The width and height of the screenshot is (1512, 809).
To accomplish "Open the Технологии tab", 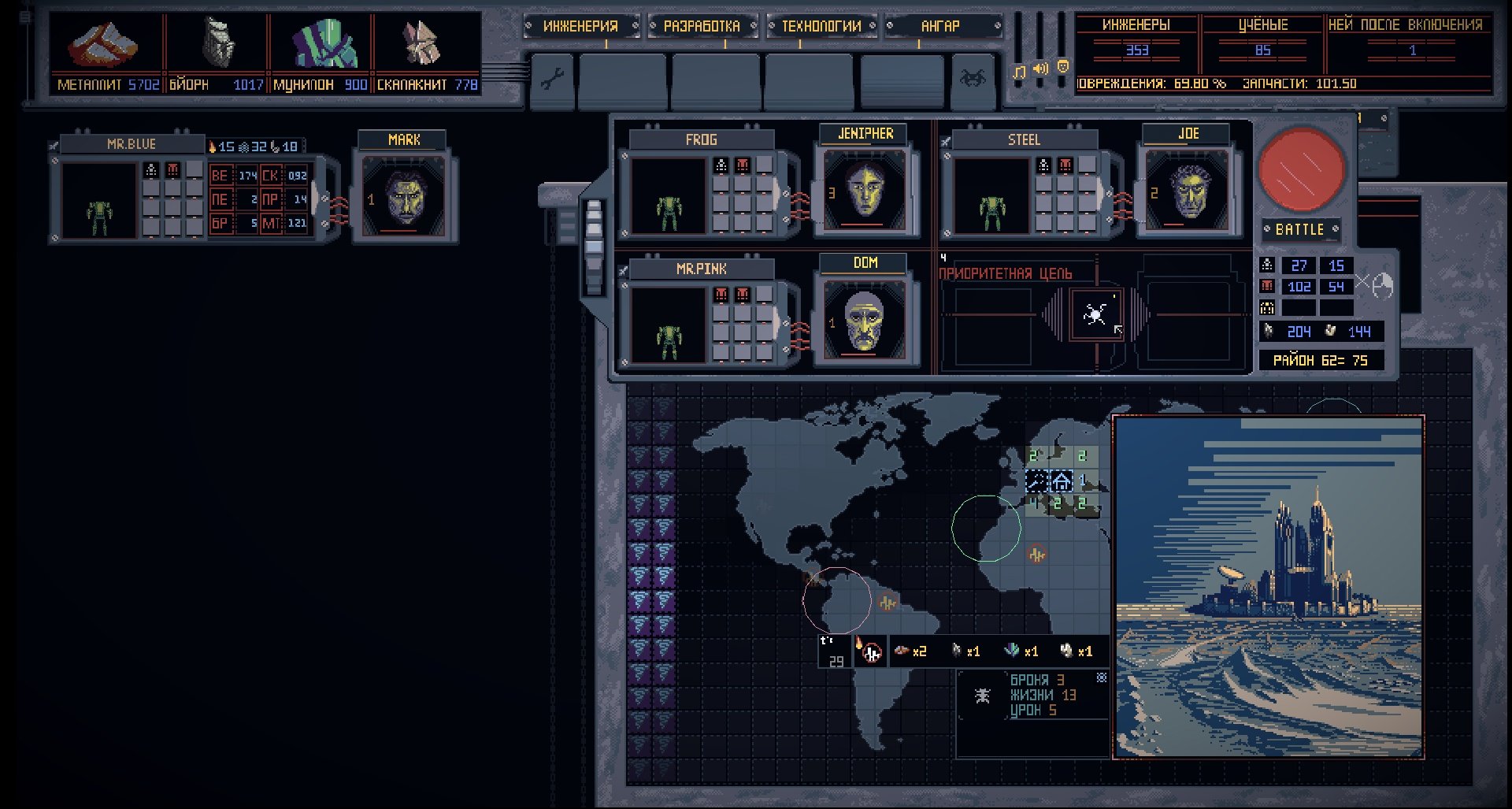I will point(821,26).
